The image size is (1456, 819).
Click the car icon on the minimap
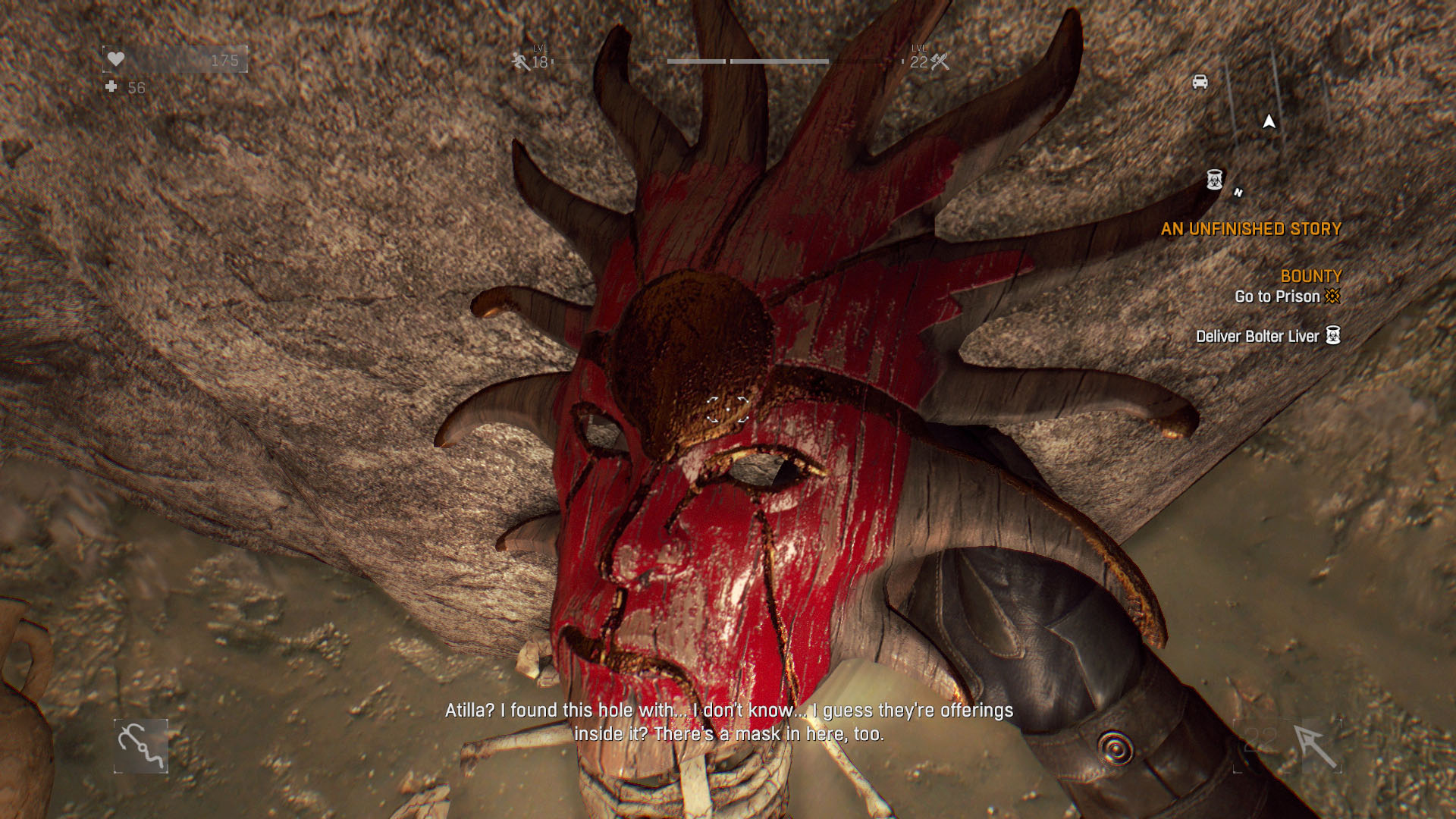1200,82
